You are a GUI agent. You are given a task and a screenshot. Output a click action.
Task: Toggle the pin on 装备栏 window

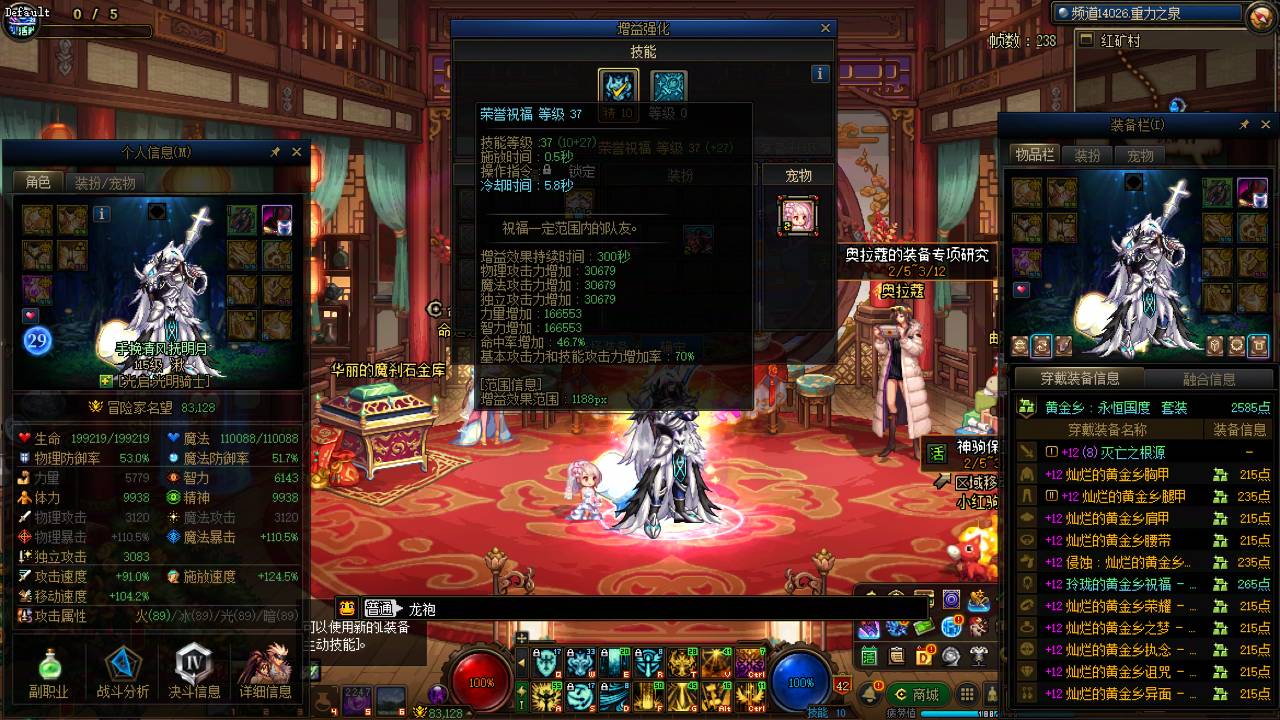tap(1244, 124)
